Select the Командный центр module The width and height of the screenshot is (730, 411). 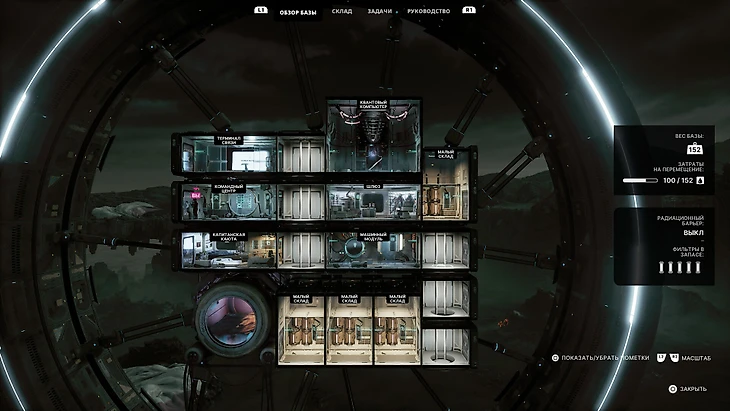pyautogui.click(x=227, y=201)
